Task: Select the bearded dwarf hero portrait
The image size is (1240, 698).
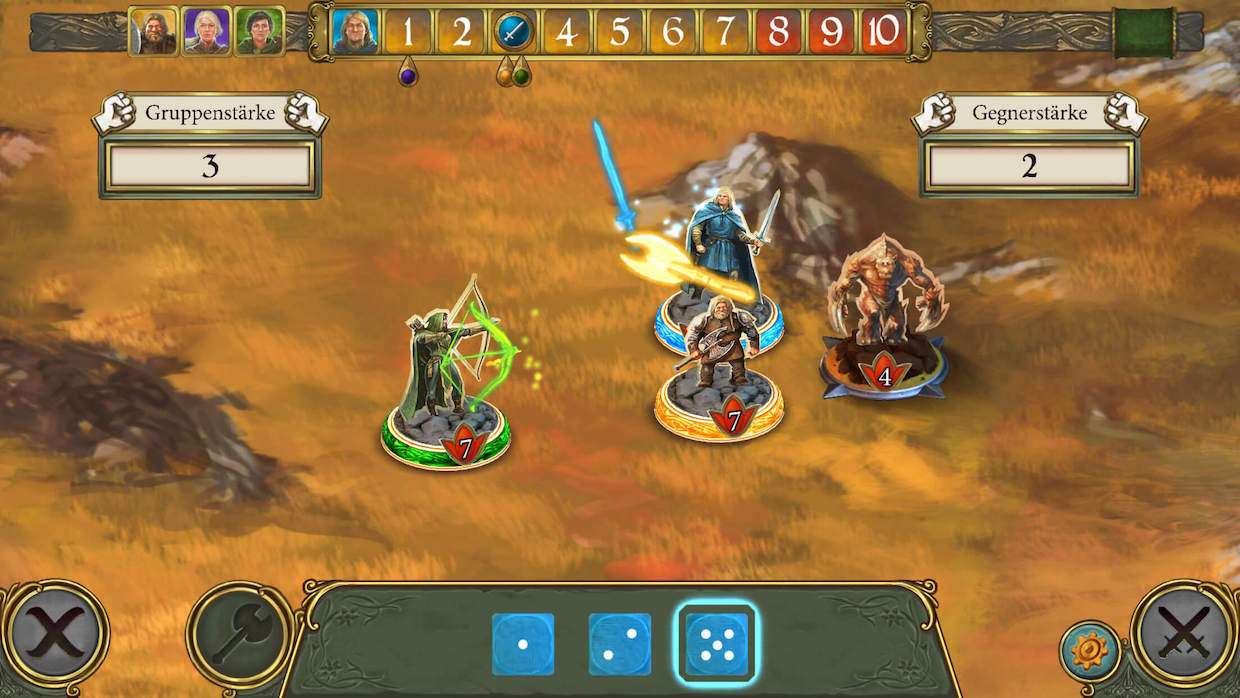Action: tap(153, 31)
